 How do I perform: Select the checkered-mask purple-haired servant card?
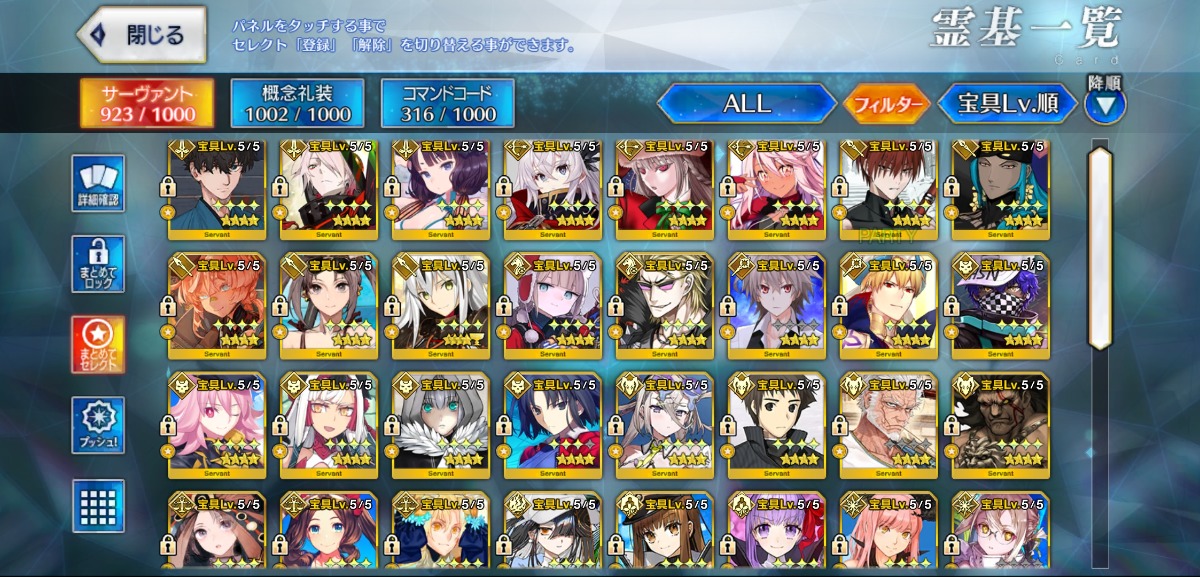click(1001, 301)
